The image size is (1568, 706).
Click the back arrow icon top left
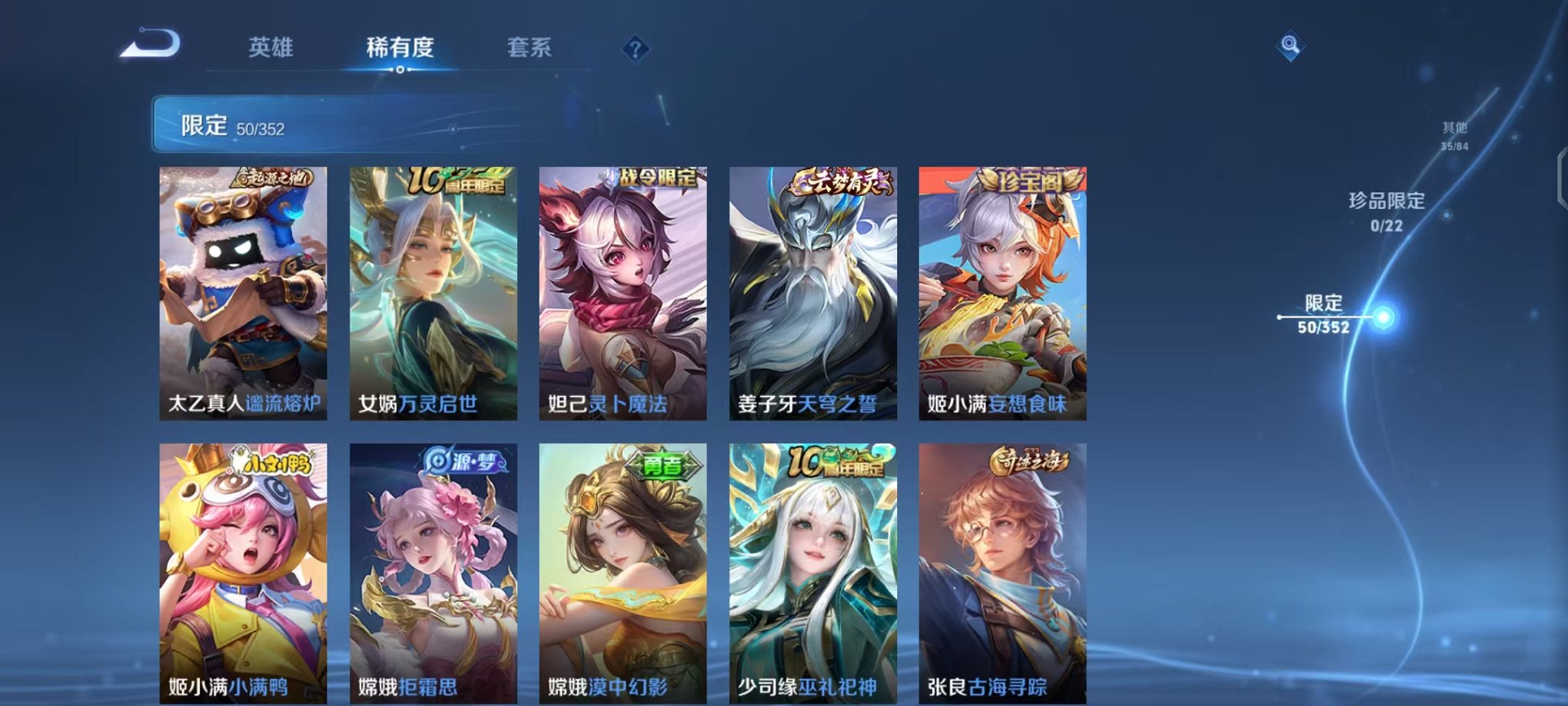click(x=148, y=44)
